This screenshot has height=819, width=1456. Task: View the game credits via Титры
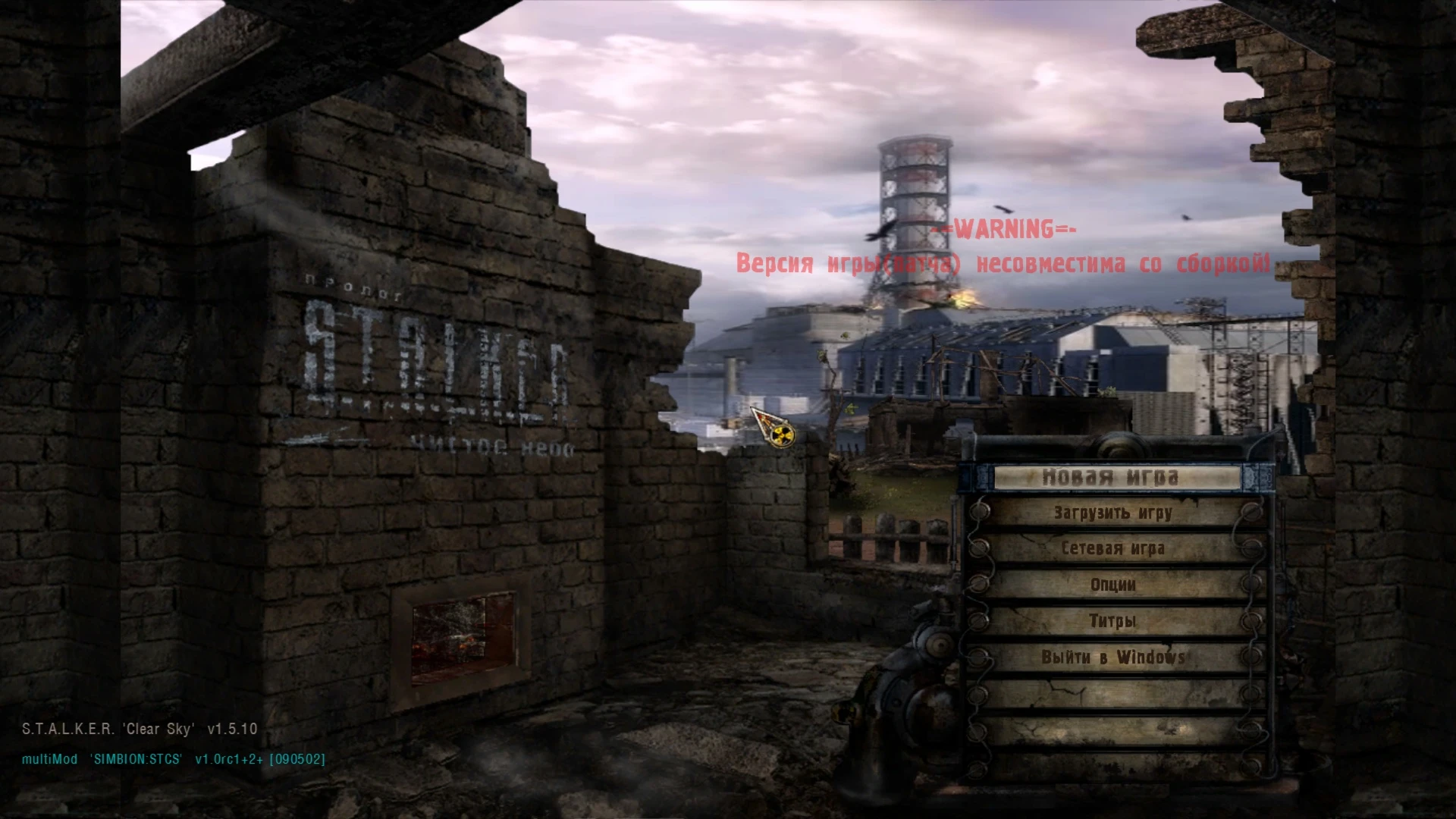(1112, 620)
